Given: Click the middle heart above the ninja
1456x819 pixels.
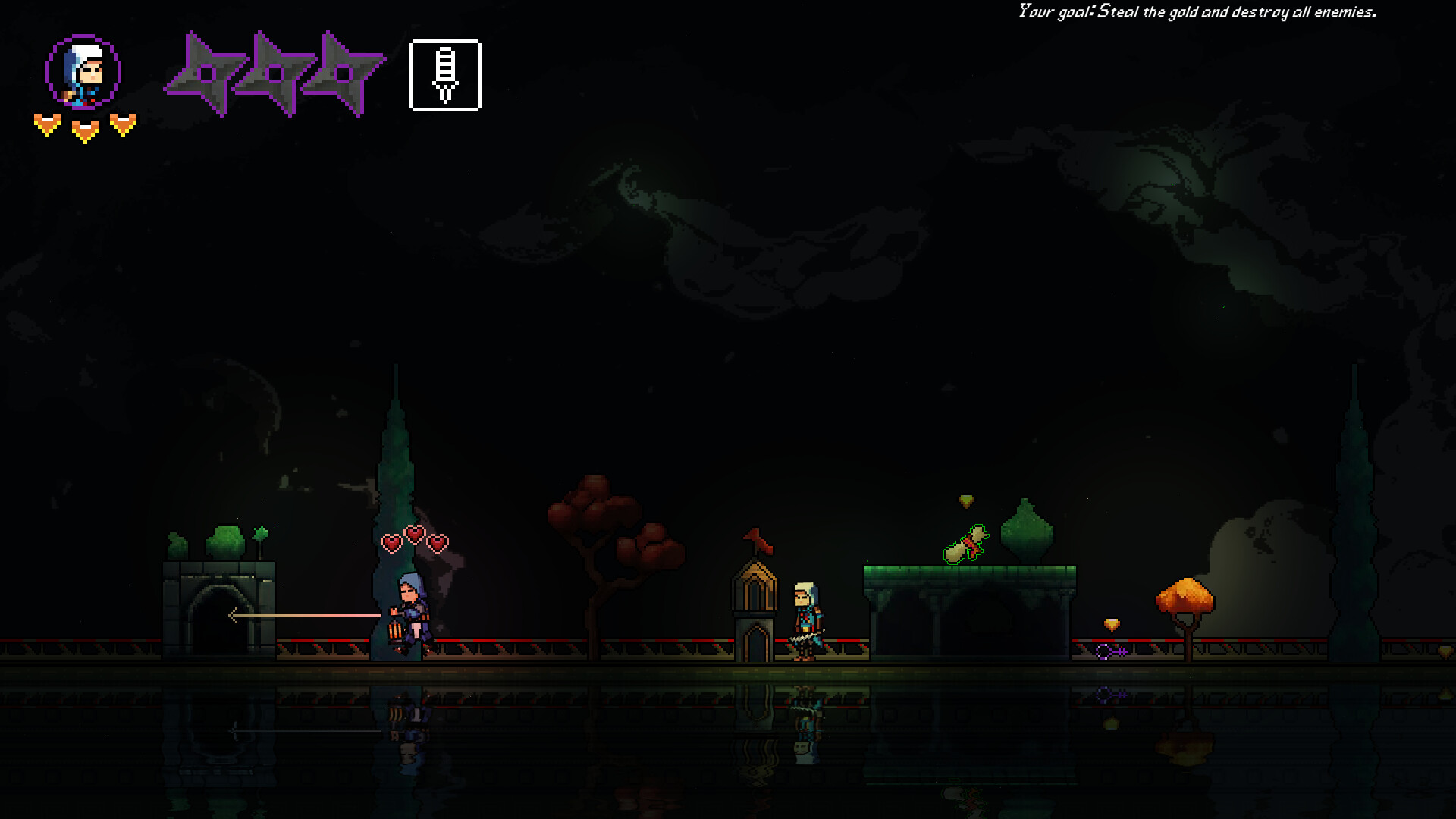Looking at the screenshot, I should tap(414, 535).
